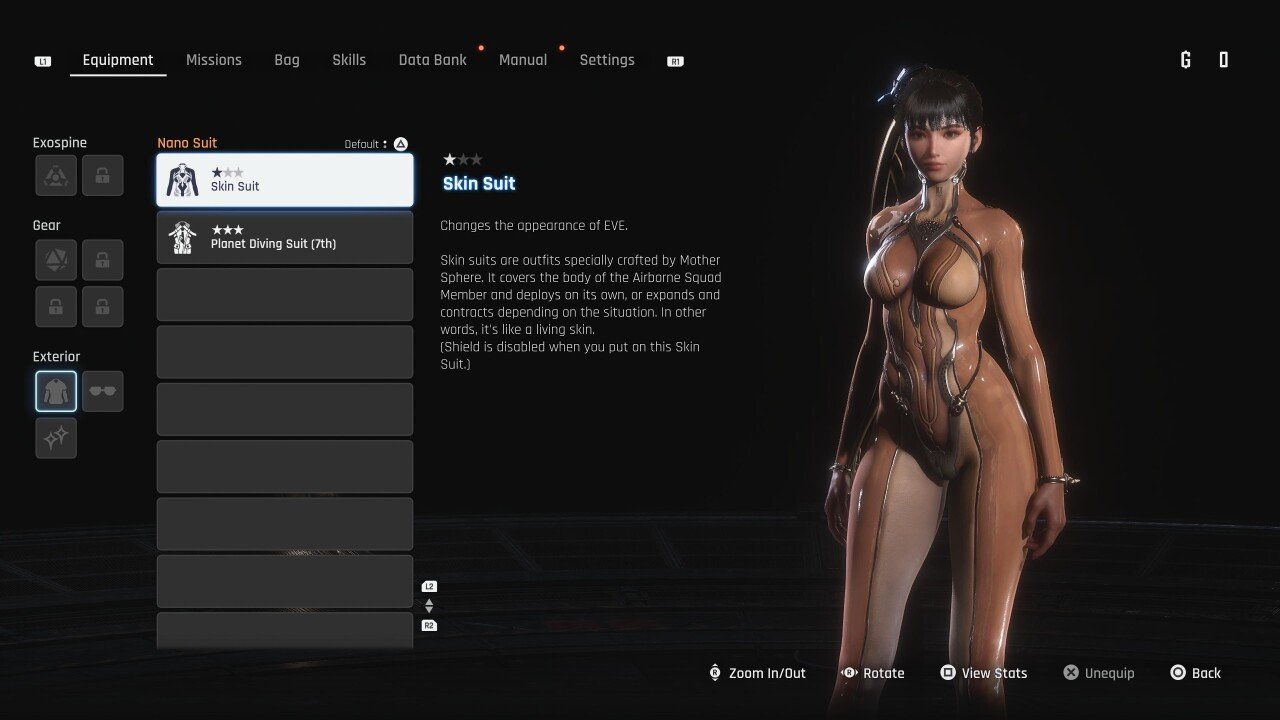
Task: Open the Data Bank tab
Action: point(432,60)
